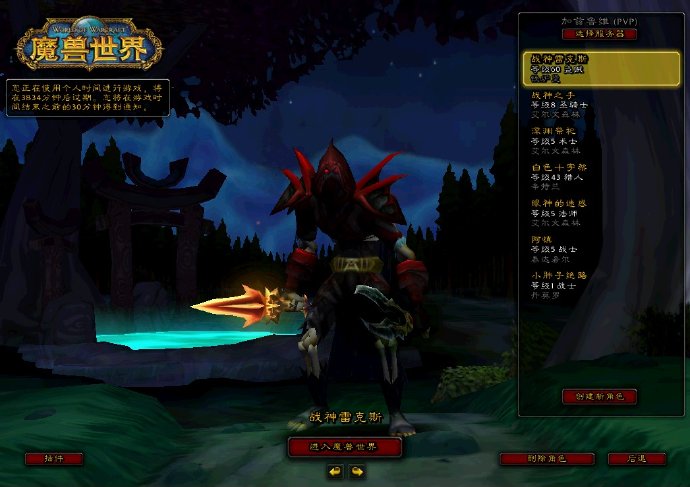The width and height of the screenshot is (690, 487).
Task: Click the 进入魔兽世界 (Enter World) button
Action: pyautogui.click(x=345, y=446)
